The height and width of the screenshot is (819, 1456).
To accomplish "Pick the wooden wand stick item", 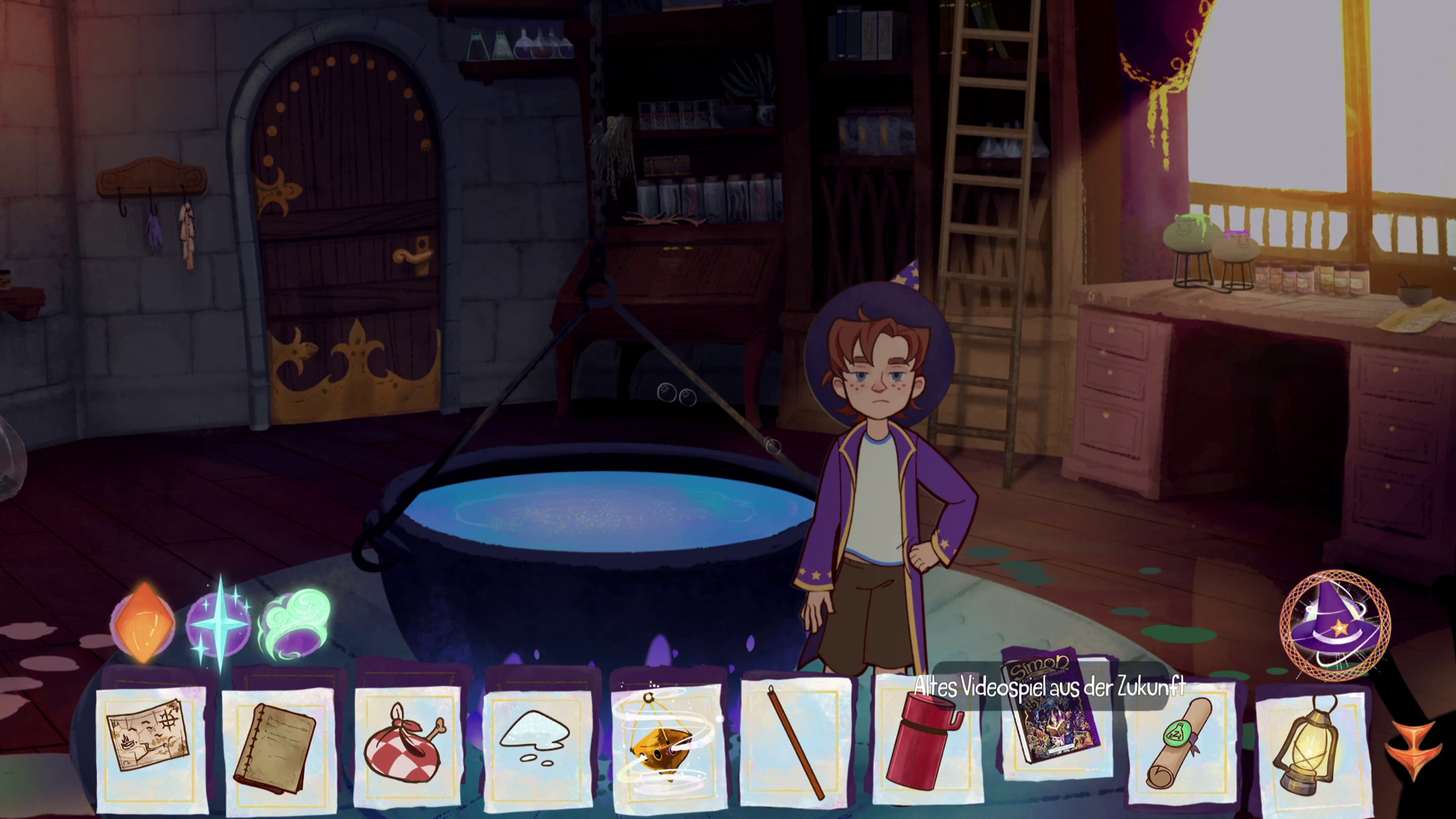I will [x=795, y=743].
